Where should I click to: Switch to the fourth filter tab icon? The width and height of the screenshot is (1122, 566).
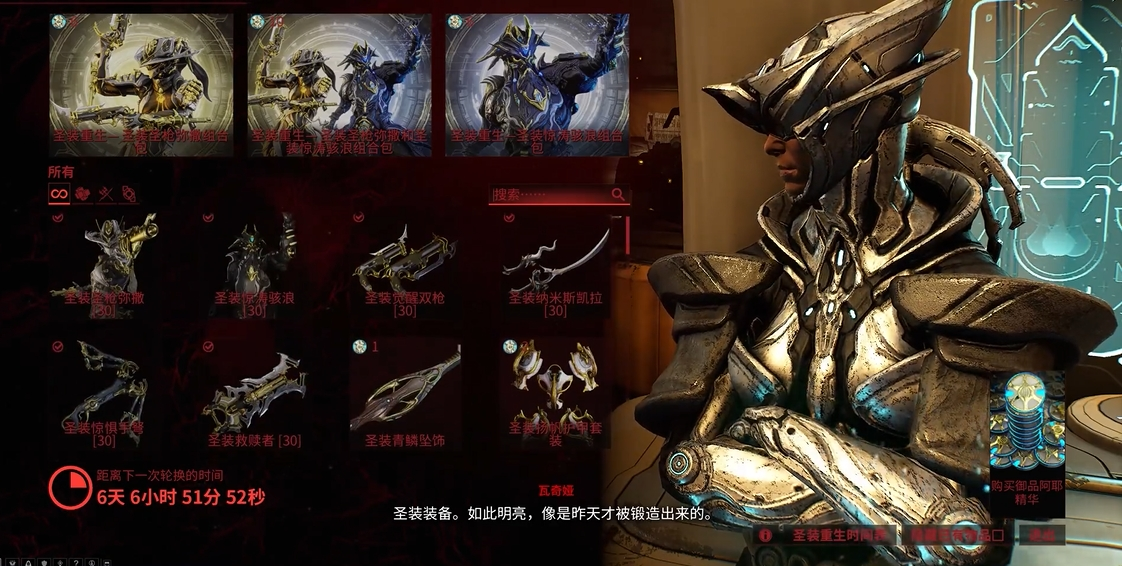[x=128, y=194]
